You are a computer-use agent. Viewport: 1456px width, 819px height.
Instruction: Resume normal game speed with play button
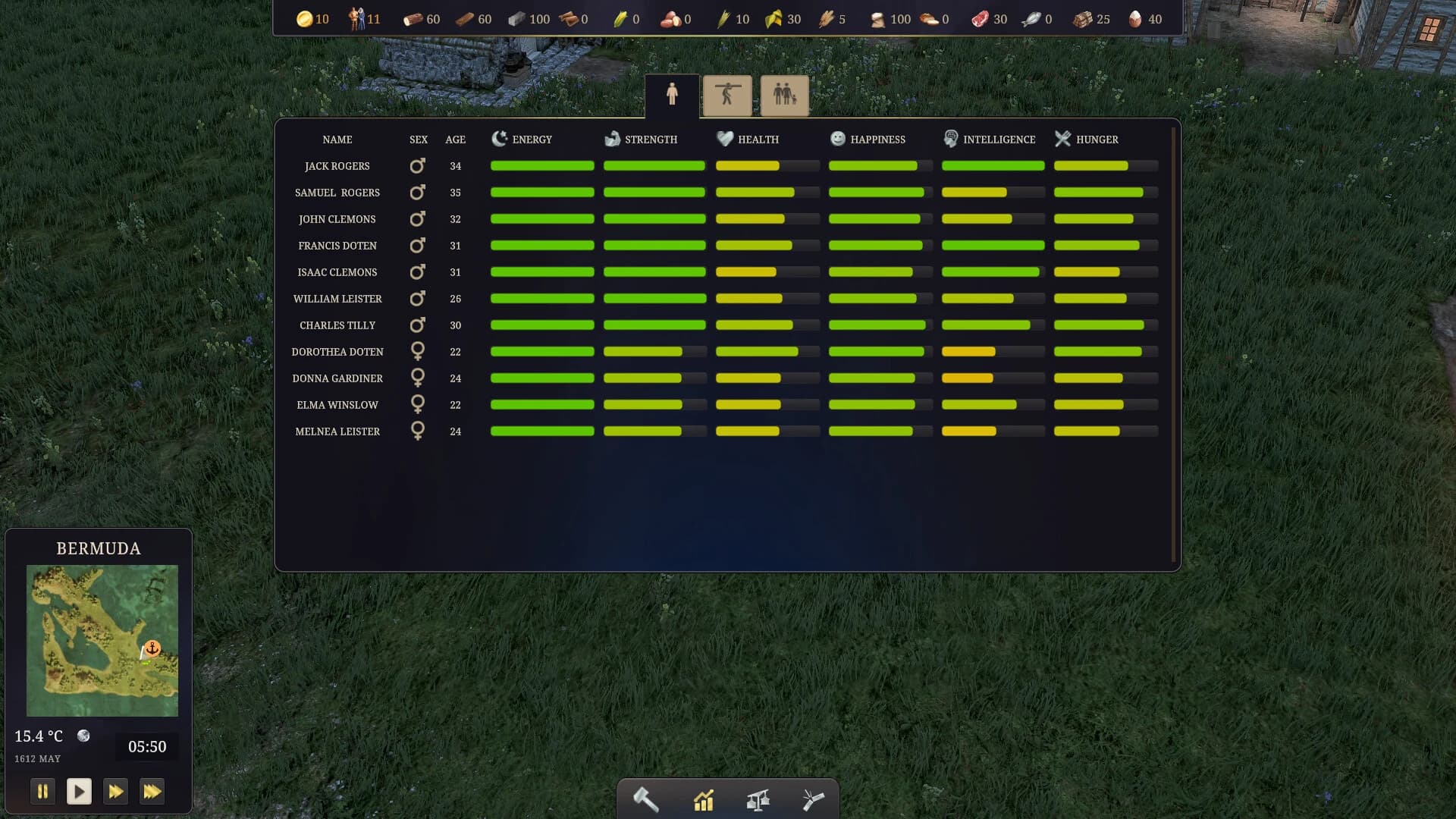tap(79, 791)
